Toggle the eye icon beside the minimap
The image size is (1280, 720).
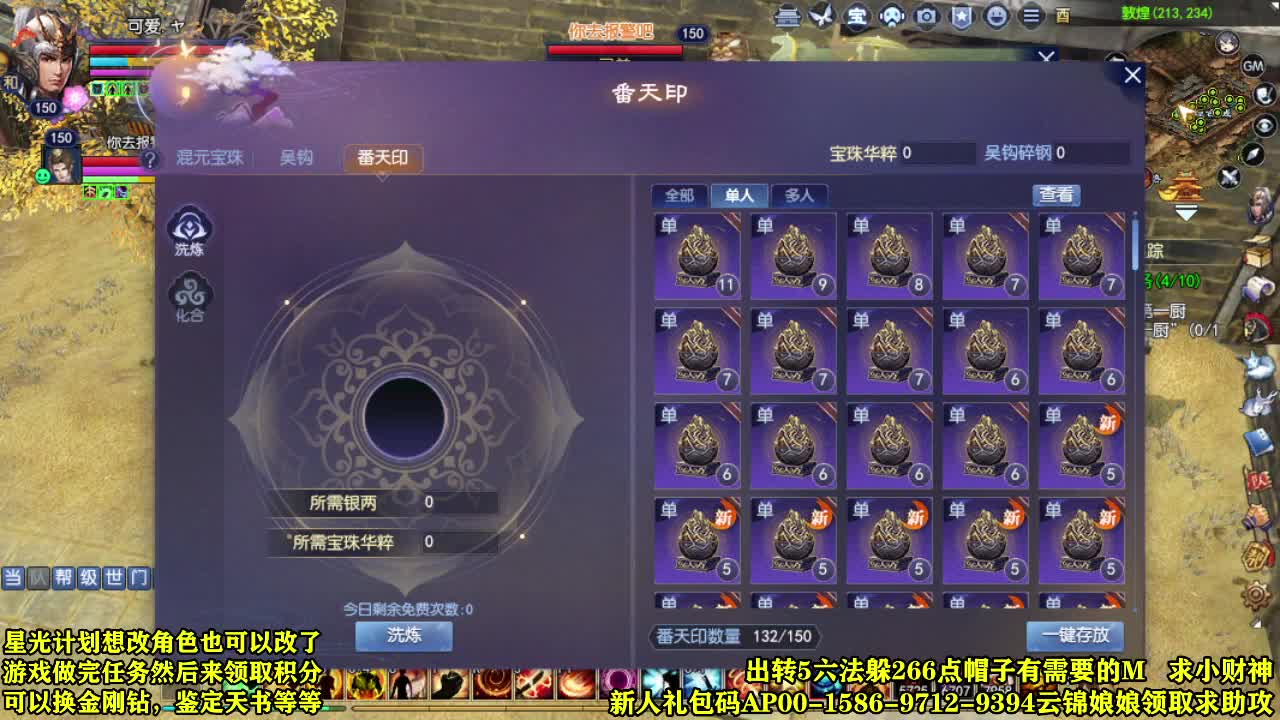click(x=1263, y=126)
